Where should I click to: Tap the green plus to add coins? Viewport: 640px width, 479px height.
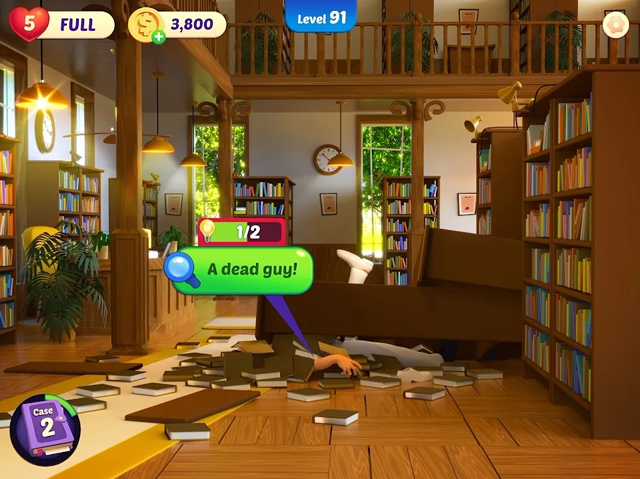tap(158, 37)
